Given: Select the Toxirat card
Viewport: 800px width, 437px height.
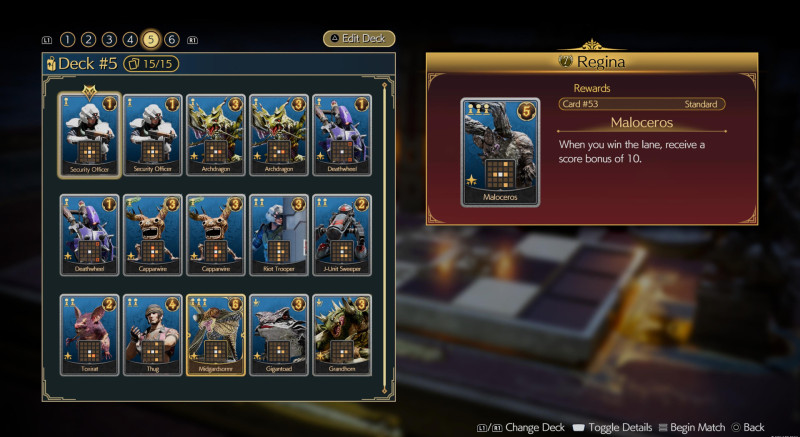Looking at the screenshot, I should [90, 334].
